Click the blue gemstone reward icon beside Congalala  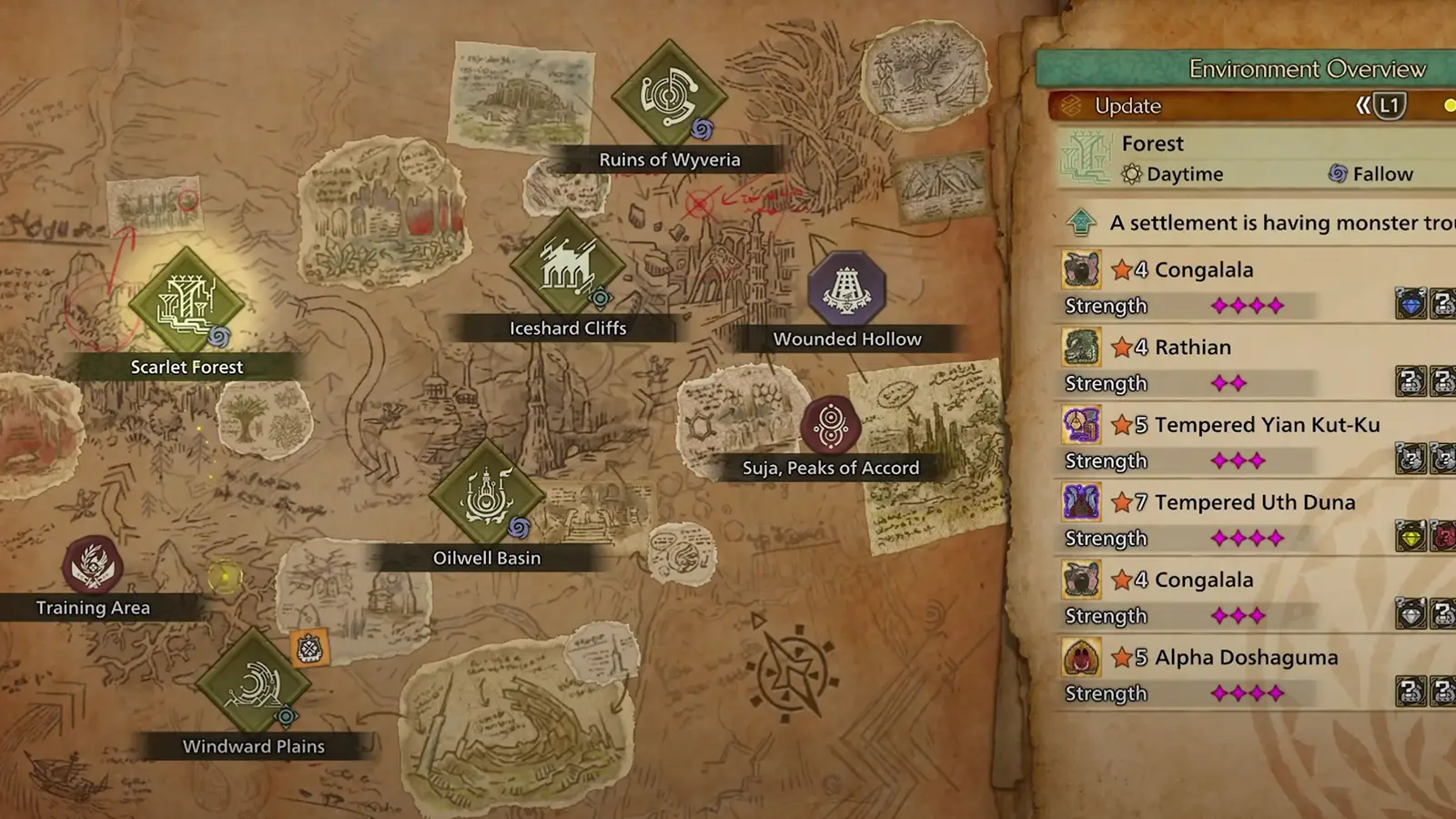1409,303
